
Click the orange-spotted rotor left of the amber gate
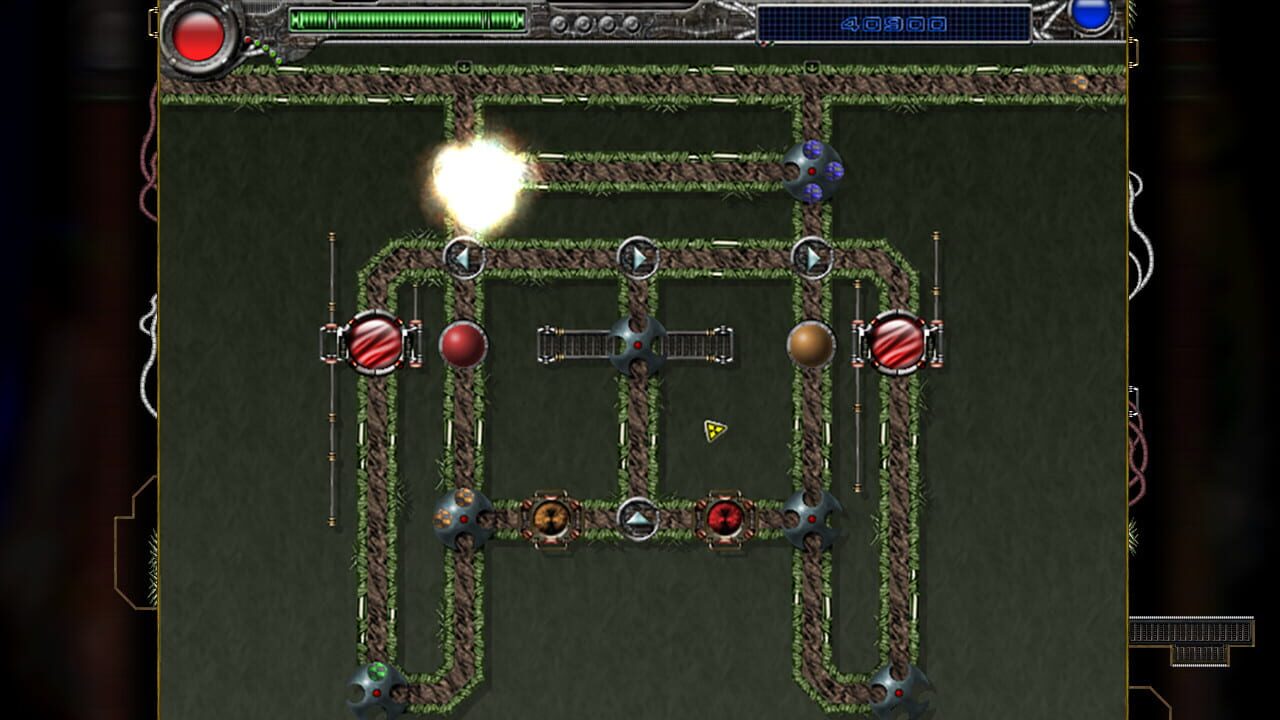461,518
